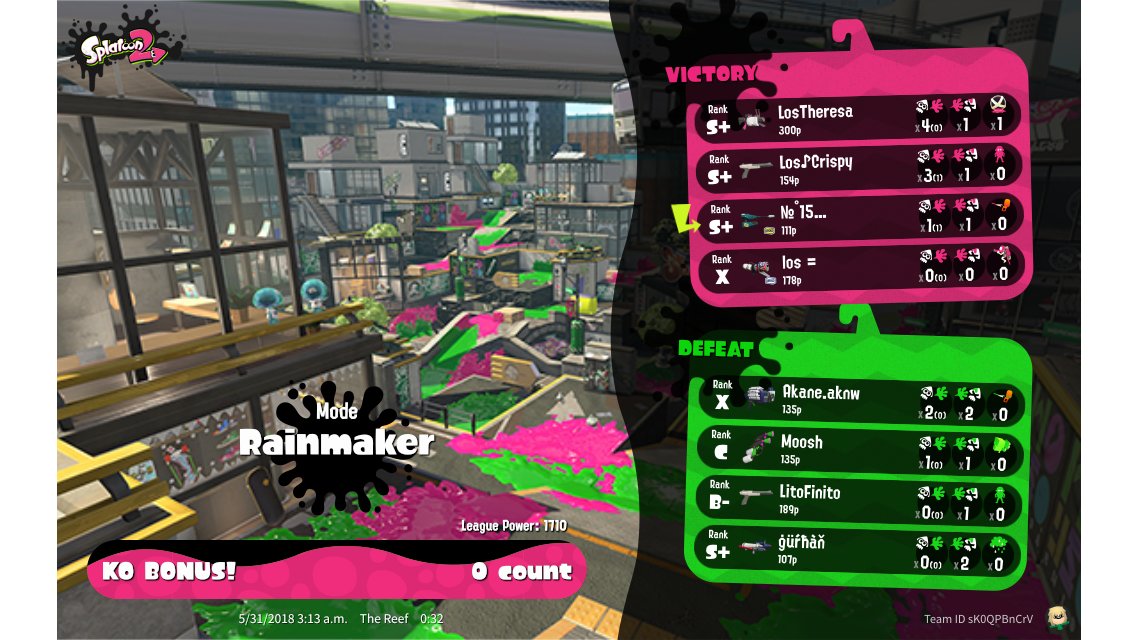Choose the №15... player row
Viewport: 1138px width, 640px height.
[858, 218]
